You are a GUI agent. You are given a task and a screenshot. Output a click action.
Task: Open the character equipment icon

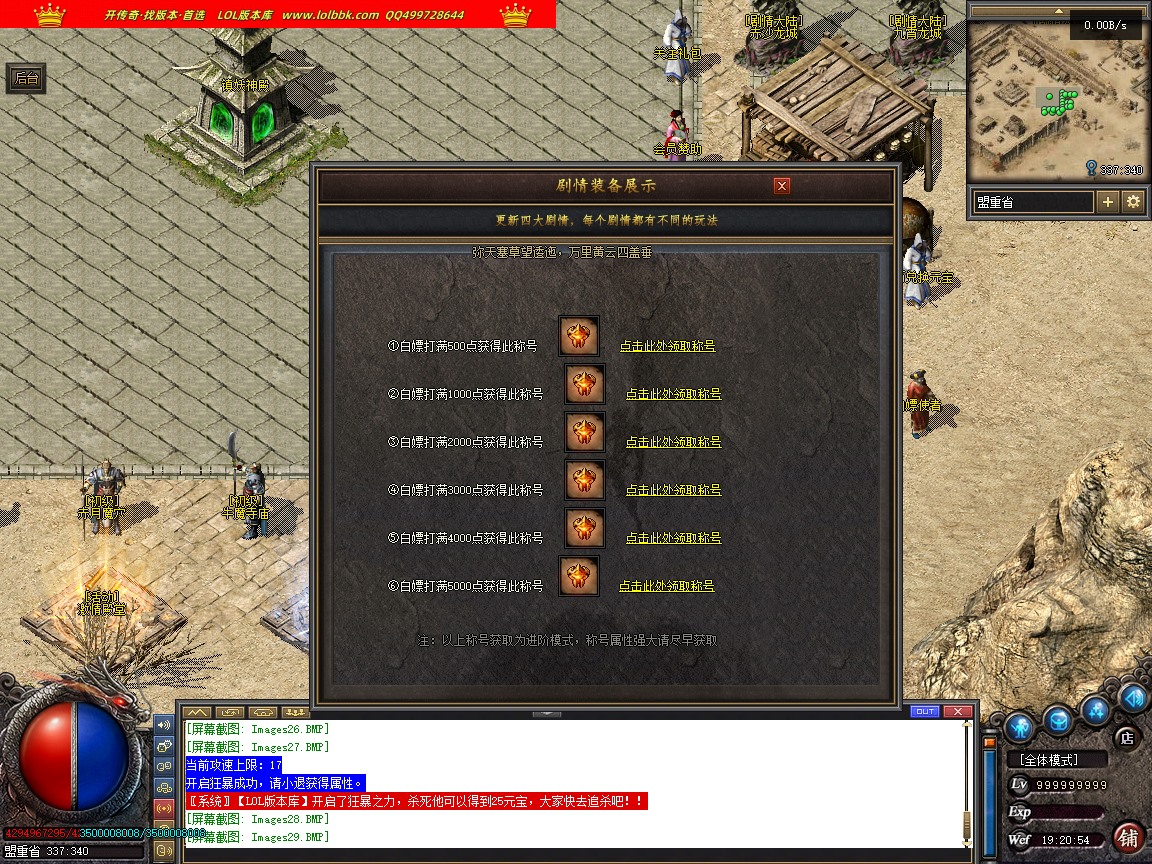(x=1019, y=725)
